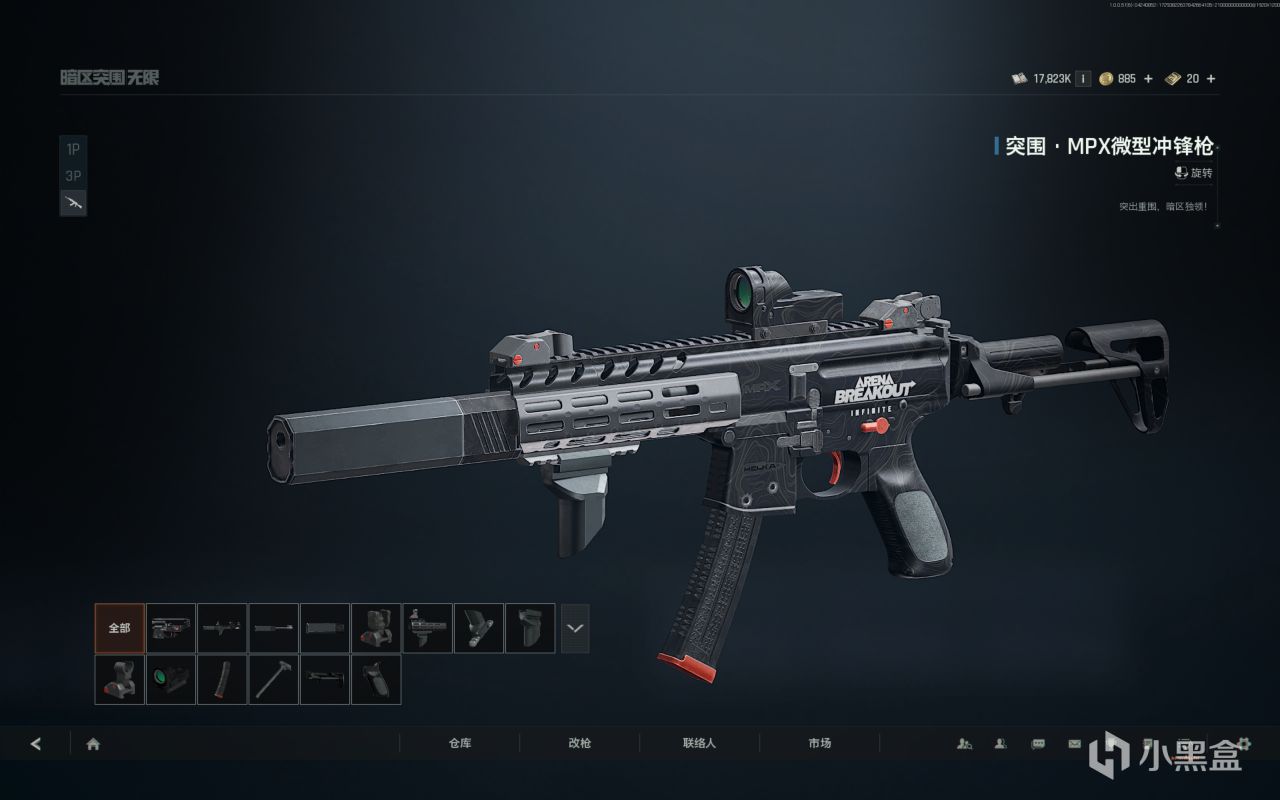Go back with the left arrow button
1280x800 pixels.
point(36,744)
